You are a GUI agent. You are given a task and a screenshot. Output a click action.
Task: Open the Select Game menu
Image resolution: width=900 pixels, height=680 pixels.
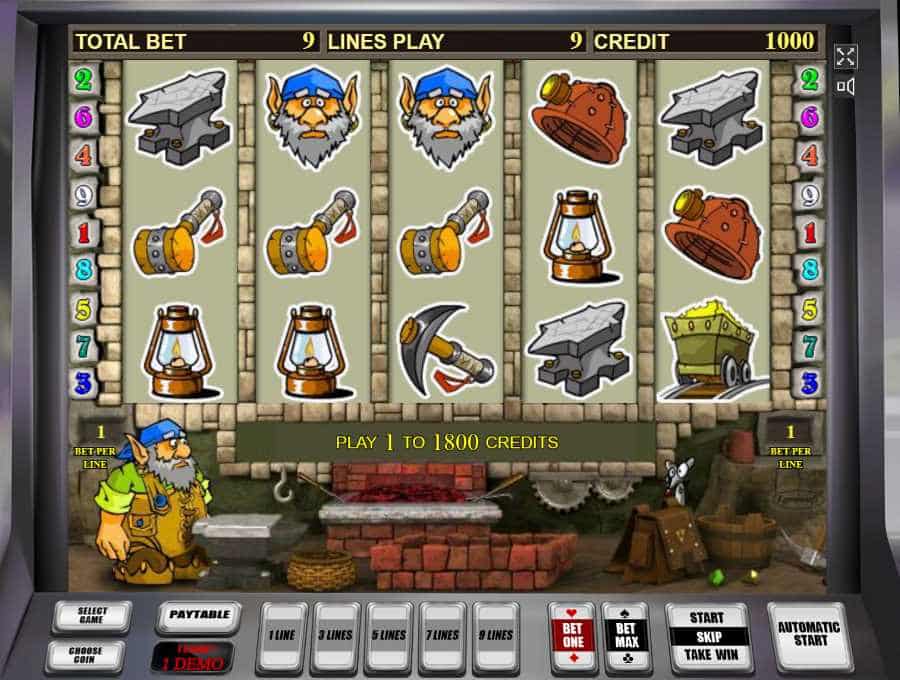point(91,617)
